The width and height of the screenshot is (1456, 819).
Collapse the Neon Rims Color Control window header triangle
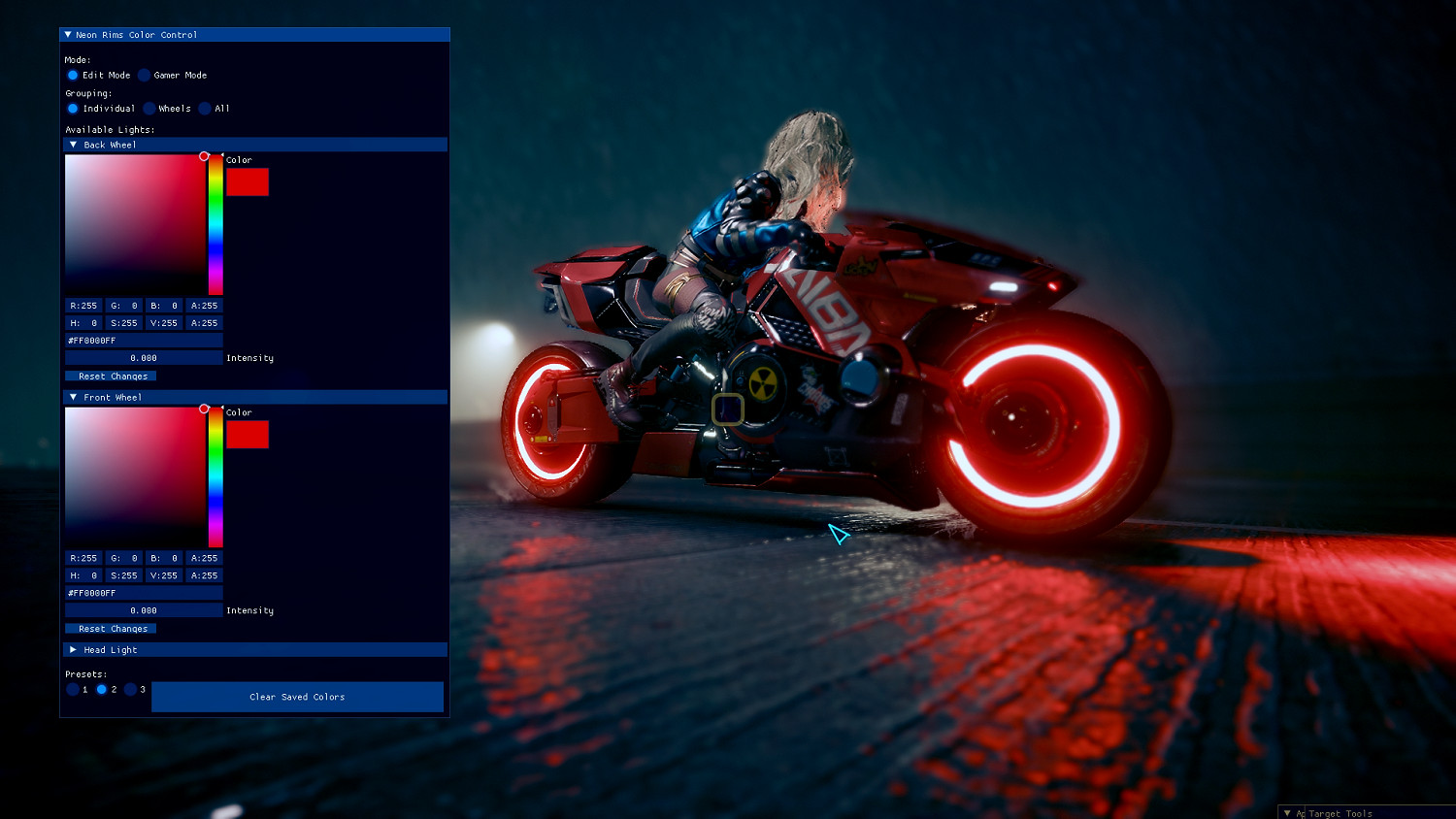point(68,34)
